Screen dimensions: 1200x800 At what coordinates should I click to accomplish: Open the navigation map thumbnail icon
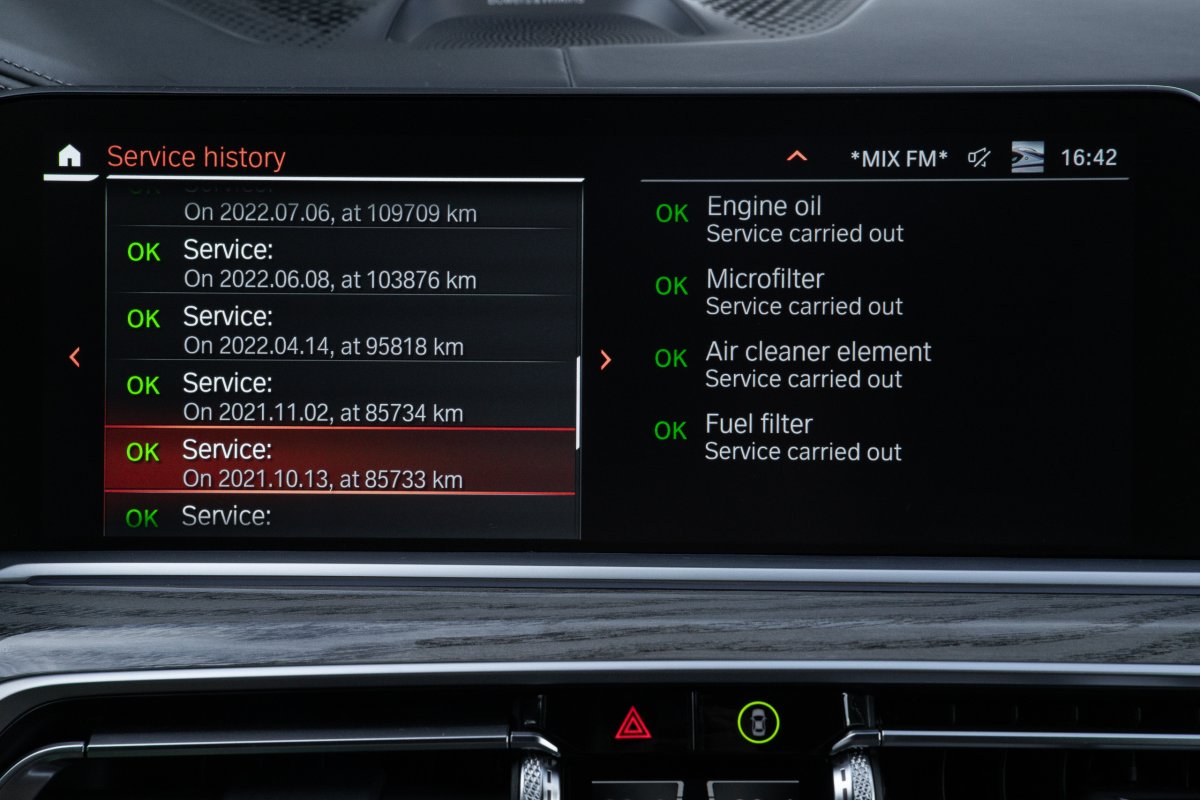click(1027, 157)
